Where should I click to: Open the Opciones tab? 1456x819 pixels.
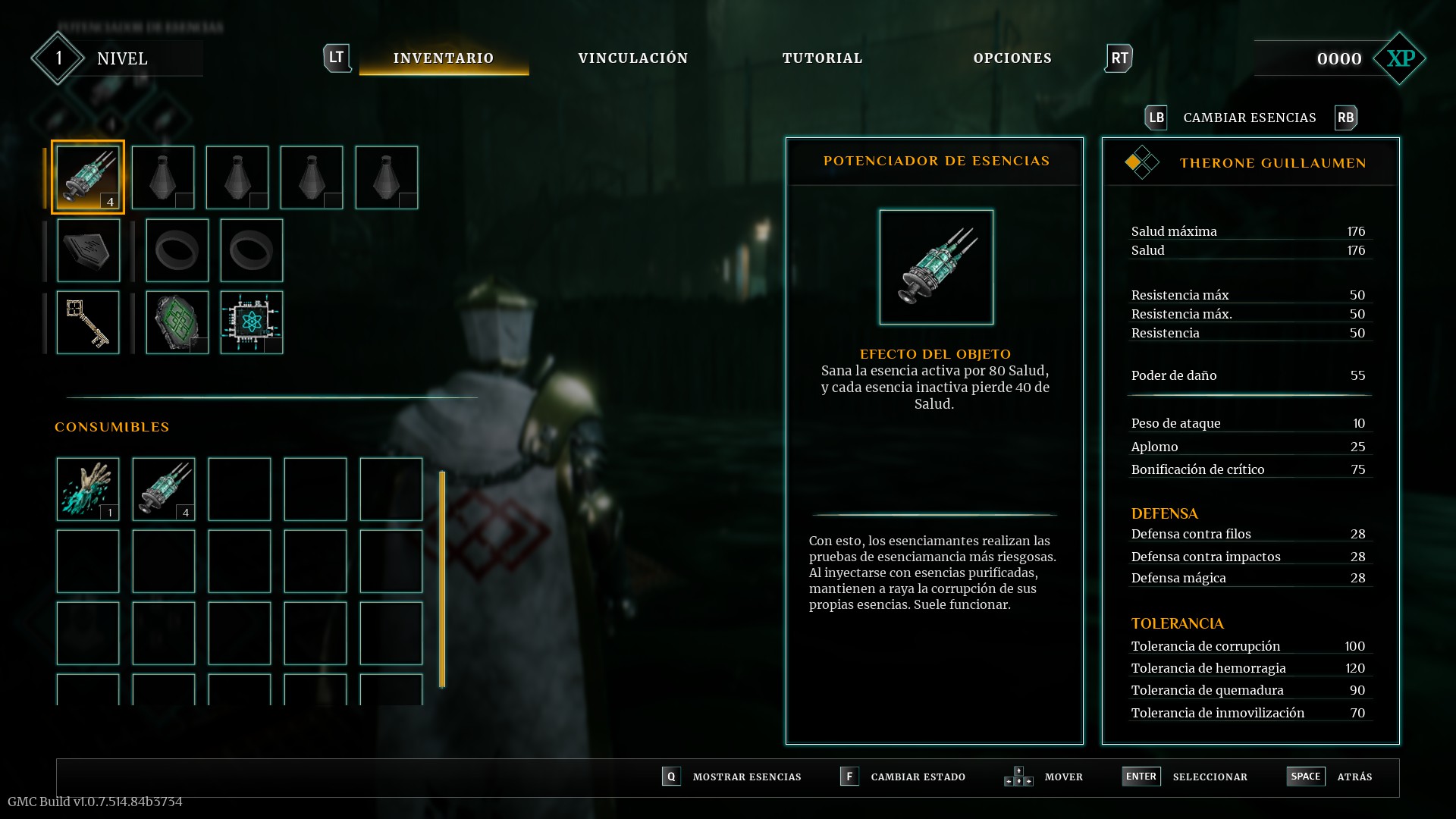coord(1012,58)
